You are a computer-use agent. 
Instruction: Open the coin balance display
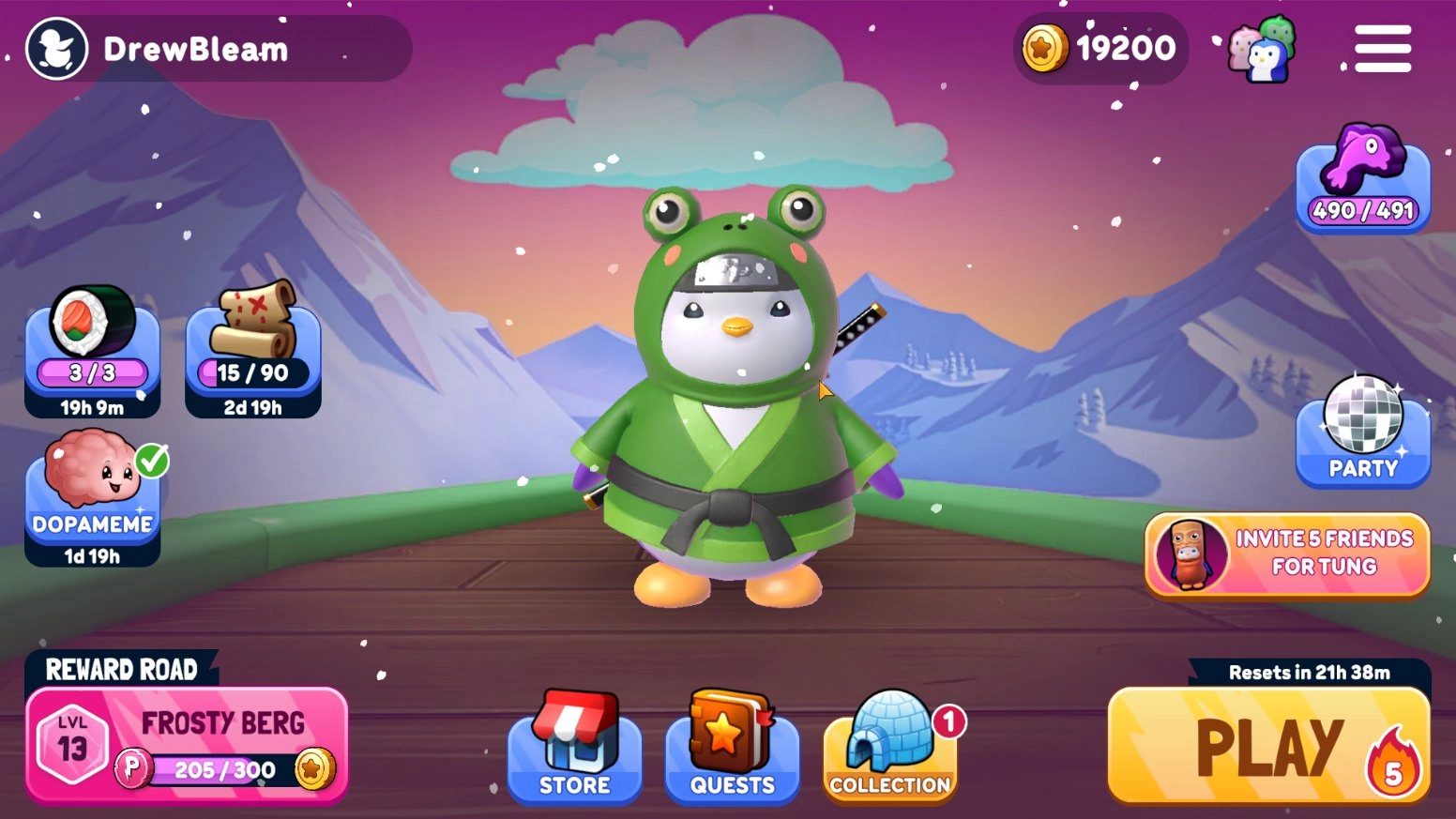1098,49
